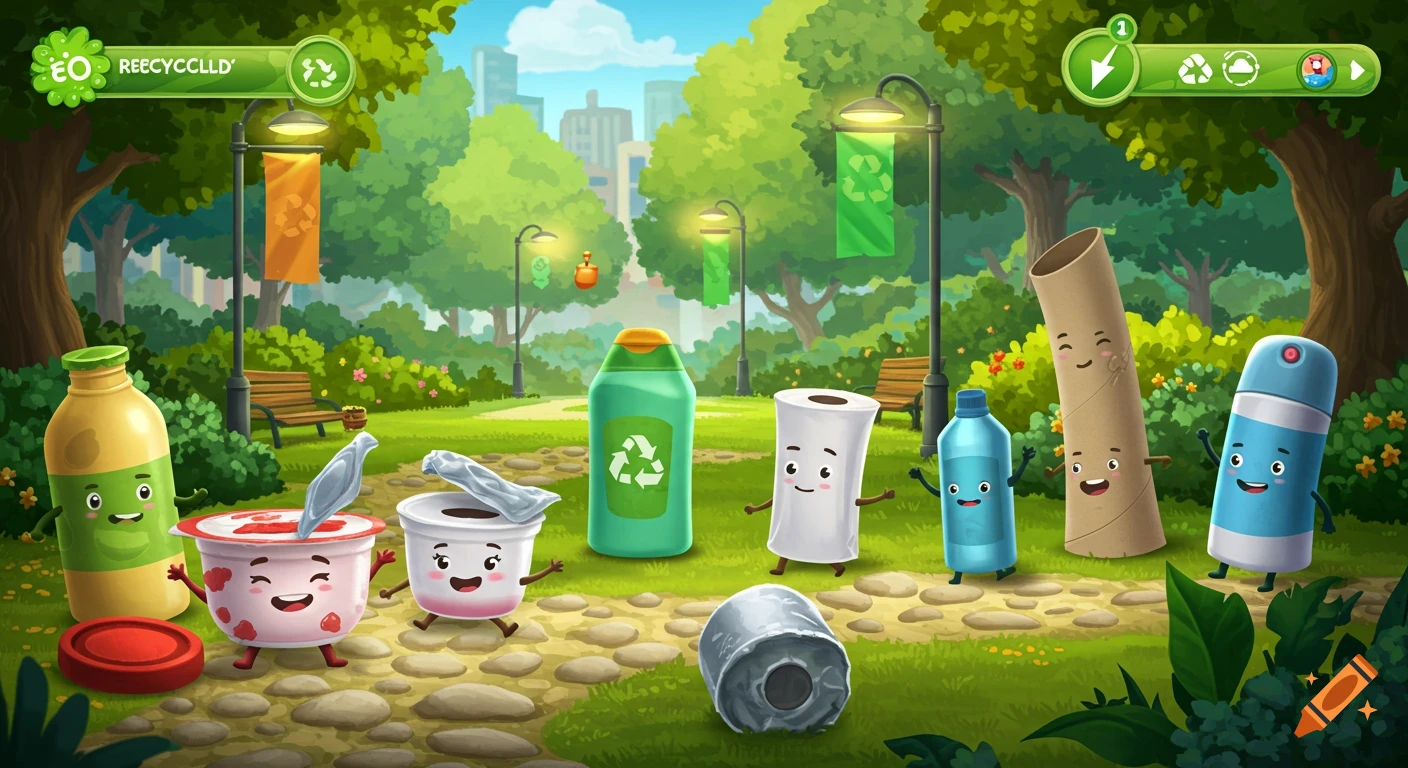Screen dimensions: 1408x768
Task: Expand the menu using the white arrow at top-right
Action: click(1358, 68)
